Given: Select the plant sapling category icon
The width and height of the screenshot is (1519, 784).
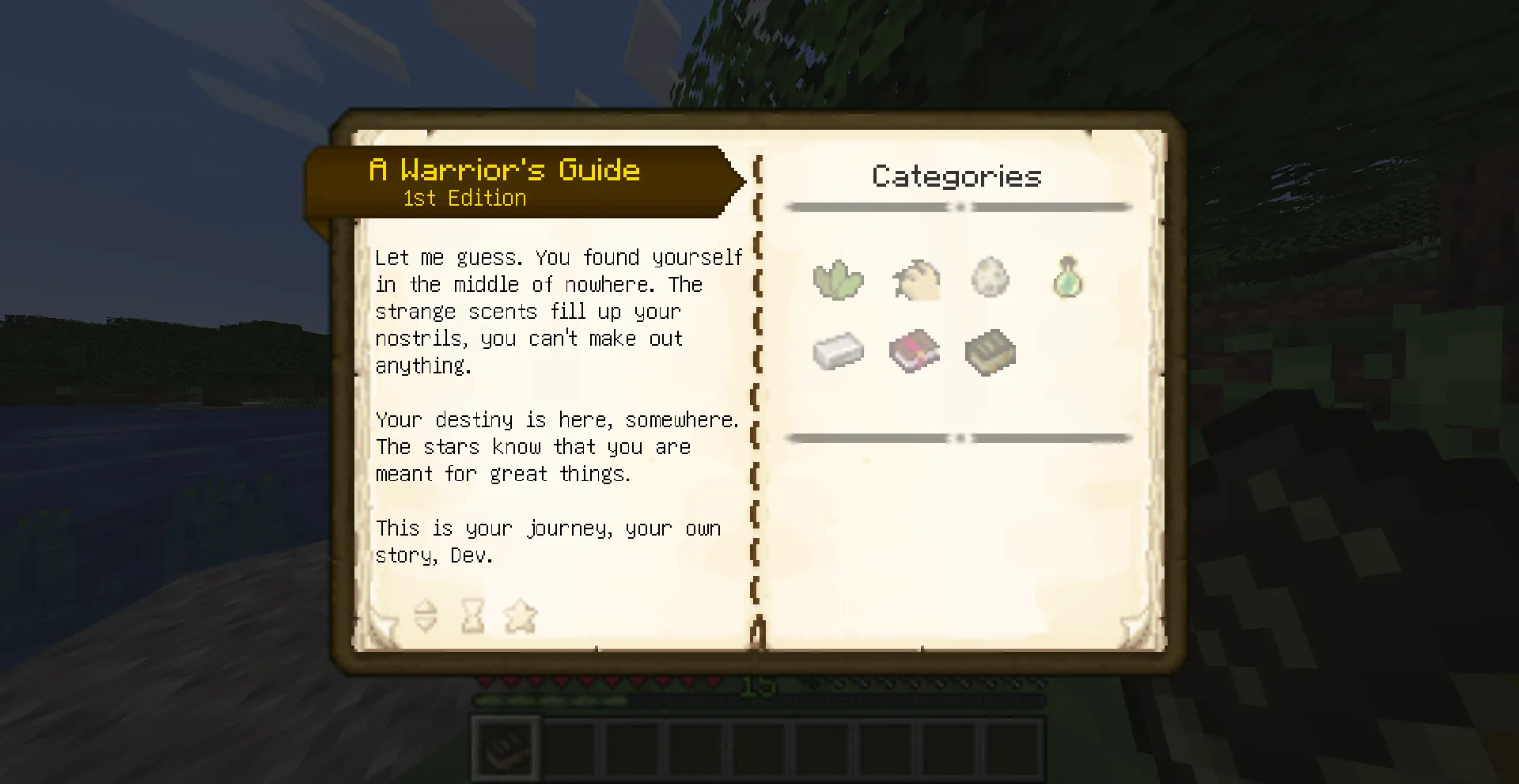Looking at the screenshot, I should tap(839, 278).
